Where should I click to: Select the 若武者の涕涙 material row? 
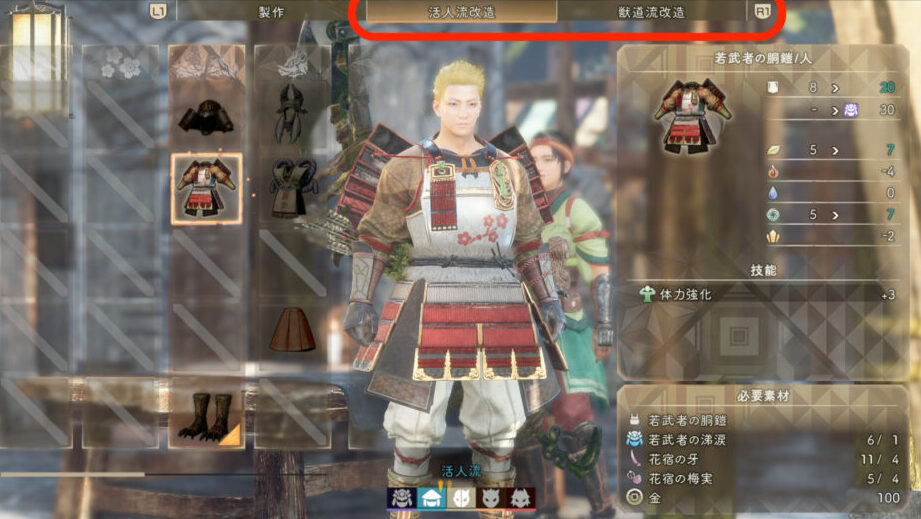pyautogui.click(x=765, y=439)
